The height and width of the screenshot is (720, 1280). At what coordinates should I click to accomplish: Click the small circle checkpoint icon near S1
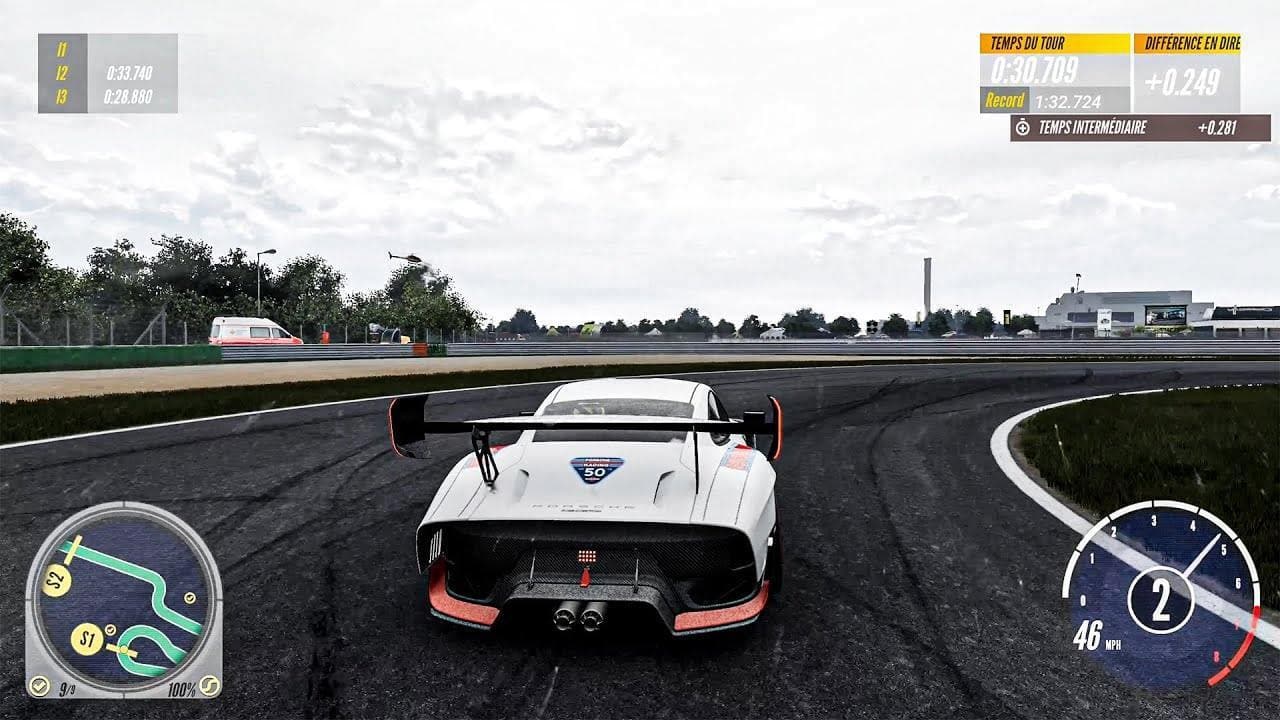[110, 628]
